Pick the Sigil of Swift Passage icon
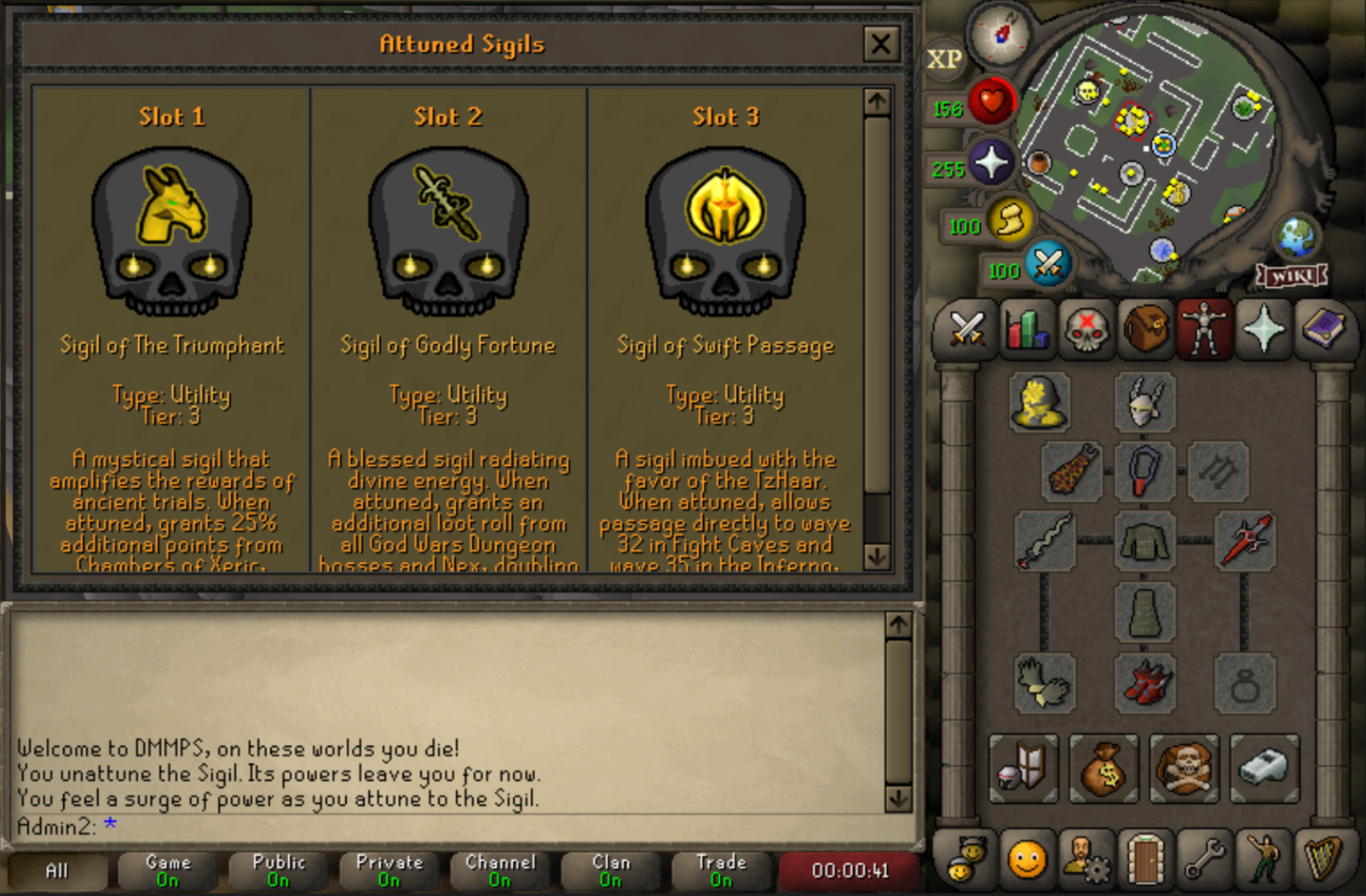This screenshot has width=1366, height=896. [x=725, y=232]
